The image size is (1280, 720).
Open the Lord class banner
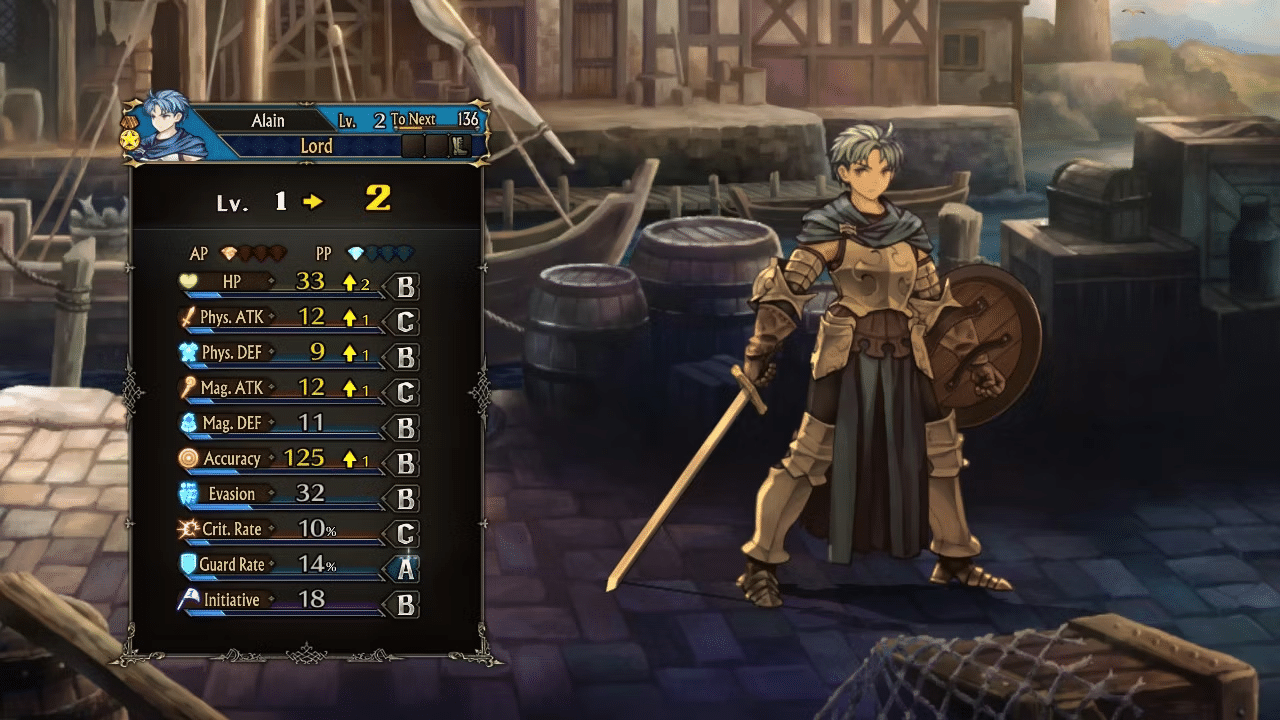[x=316, y=145]
